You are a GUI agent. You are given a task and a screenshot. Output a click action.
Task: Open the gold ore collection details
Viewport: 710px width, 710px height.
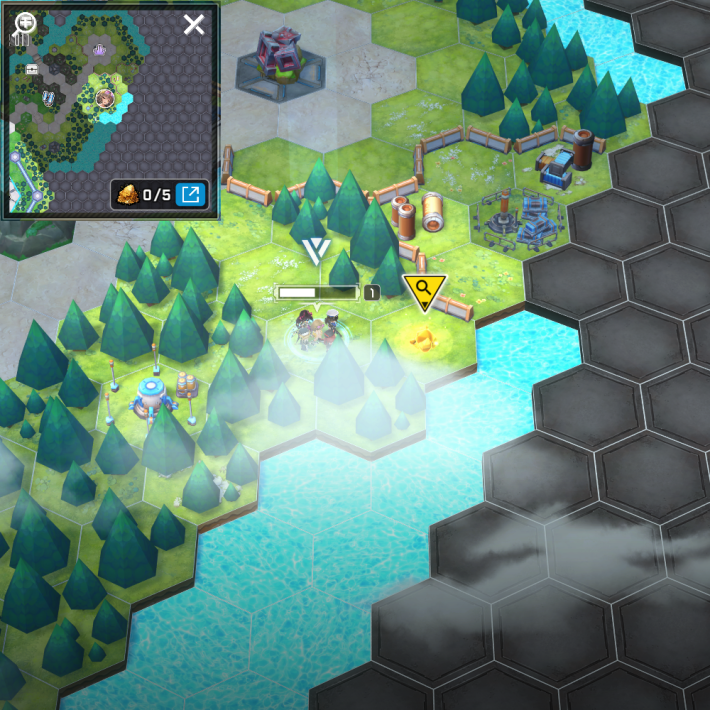pyautogui.click(x=190, y=194)
